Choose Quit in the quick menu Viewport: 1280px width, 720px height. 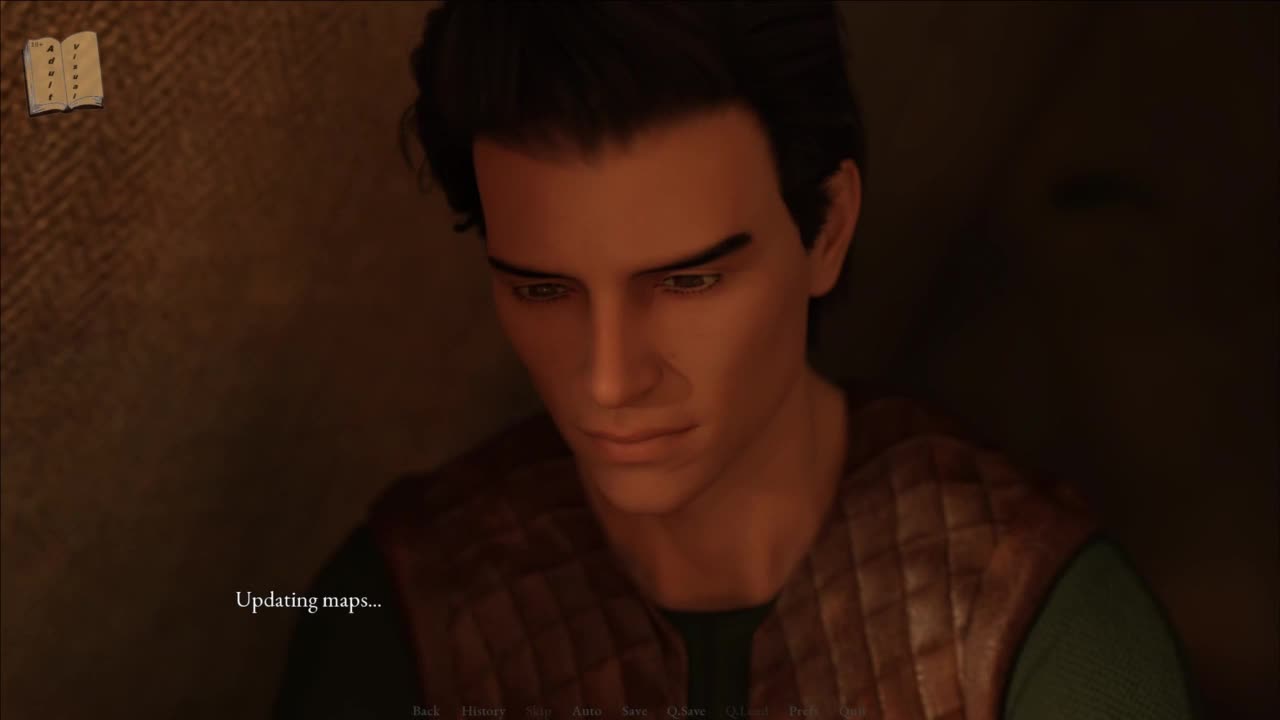point(853,711)
